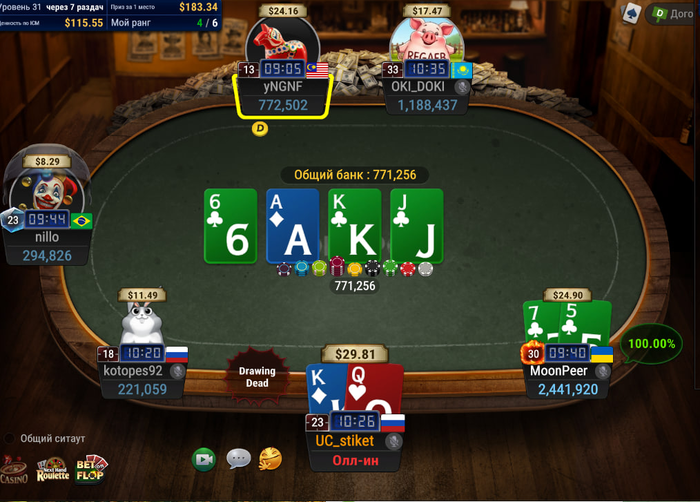Open the Casino game shortcut
Screen dimensions: 700x502
(x=14, y=469)
